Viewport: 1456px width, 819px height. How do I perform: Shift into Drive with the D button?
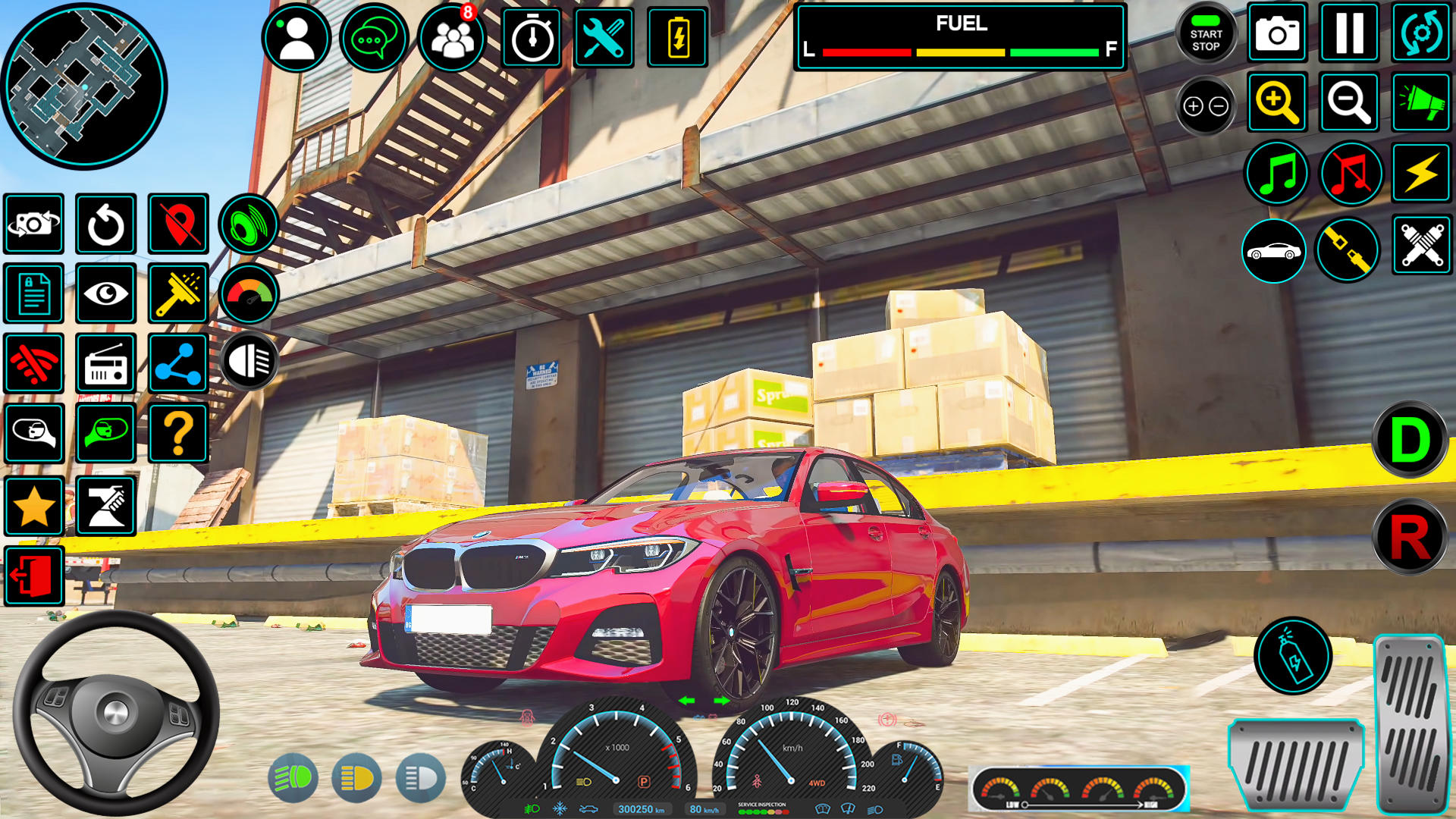coord(1410,440)
